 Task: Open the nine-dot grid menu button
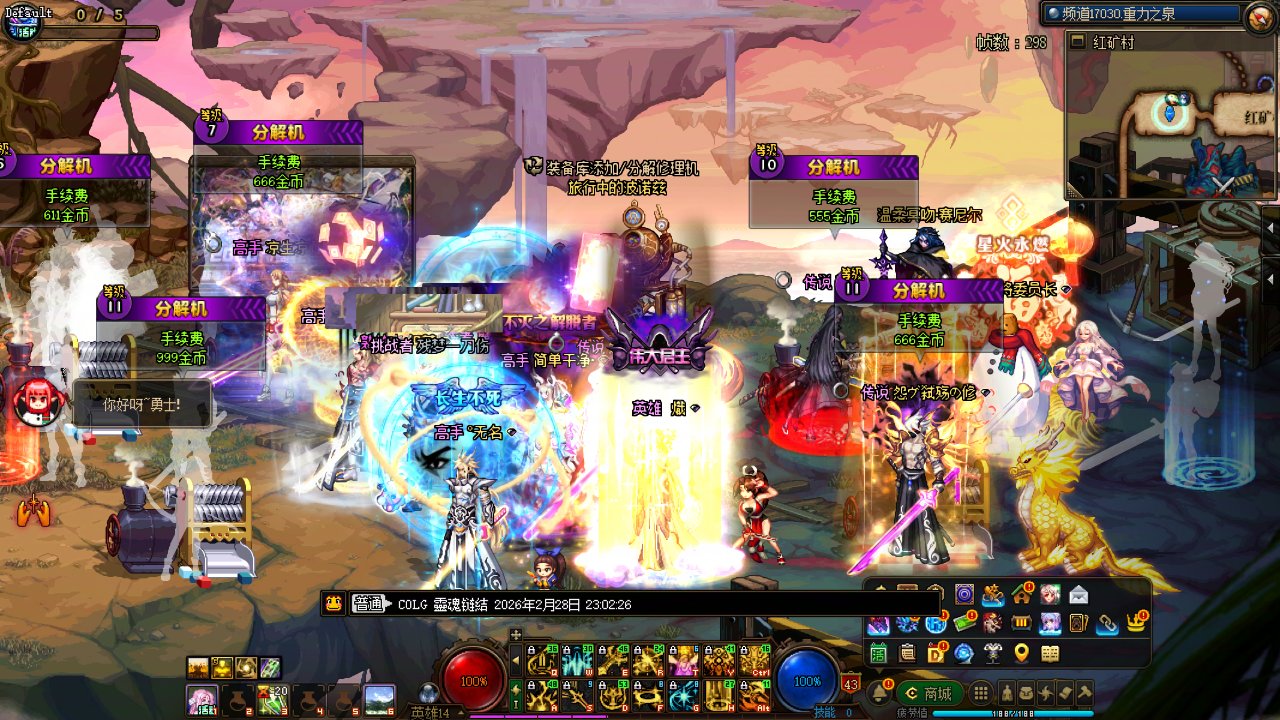coord(982,693)
